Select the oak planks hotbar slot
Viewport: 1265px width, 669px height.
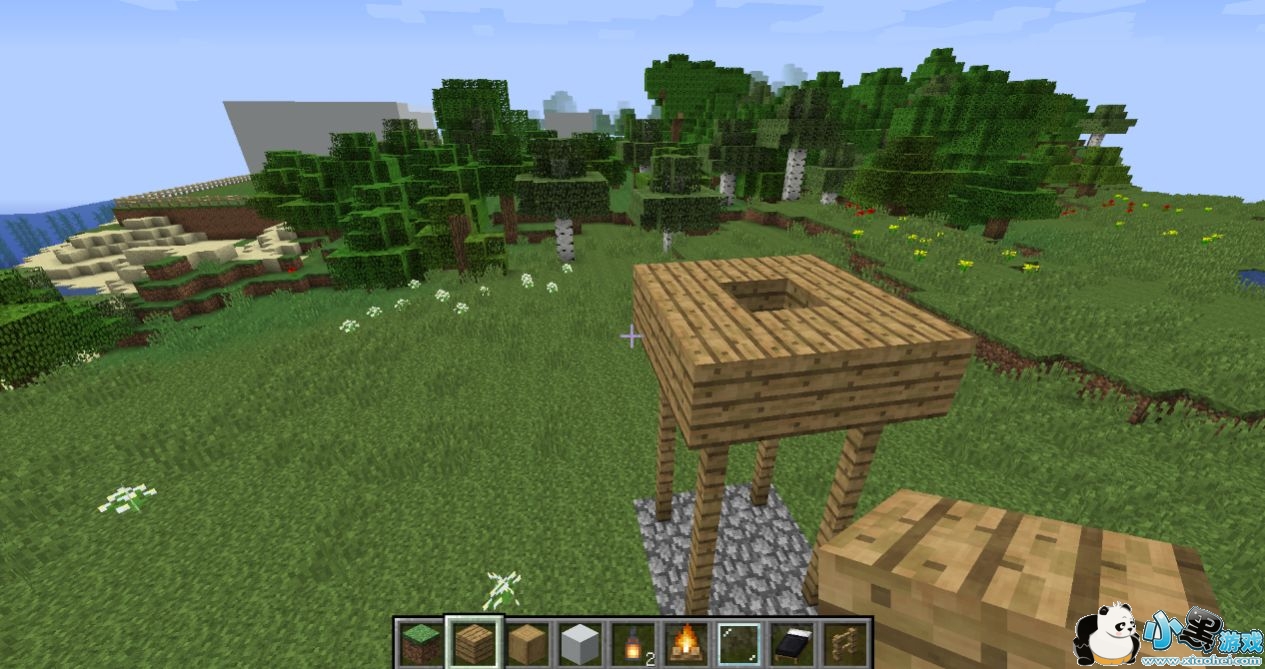[474, 643]
